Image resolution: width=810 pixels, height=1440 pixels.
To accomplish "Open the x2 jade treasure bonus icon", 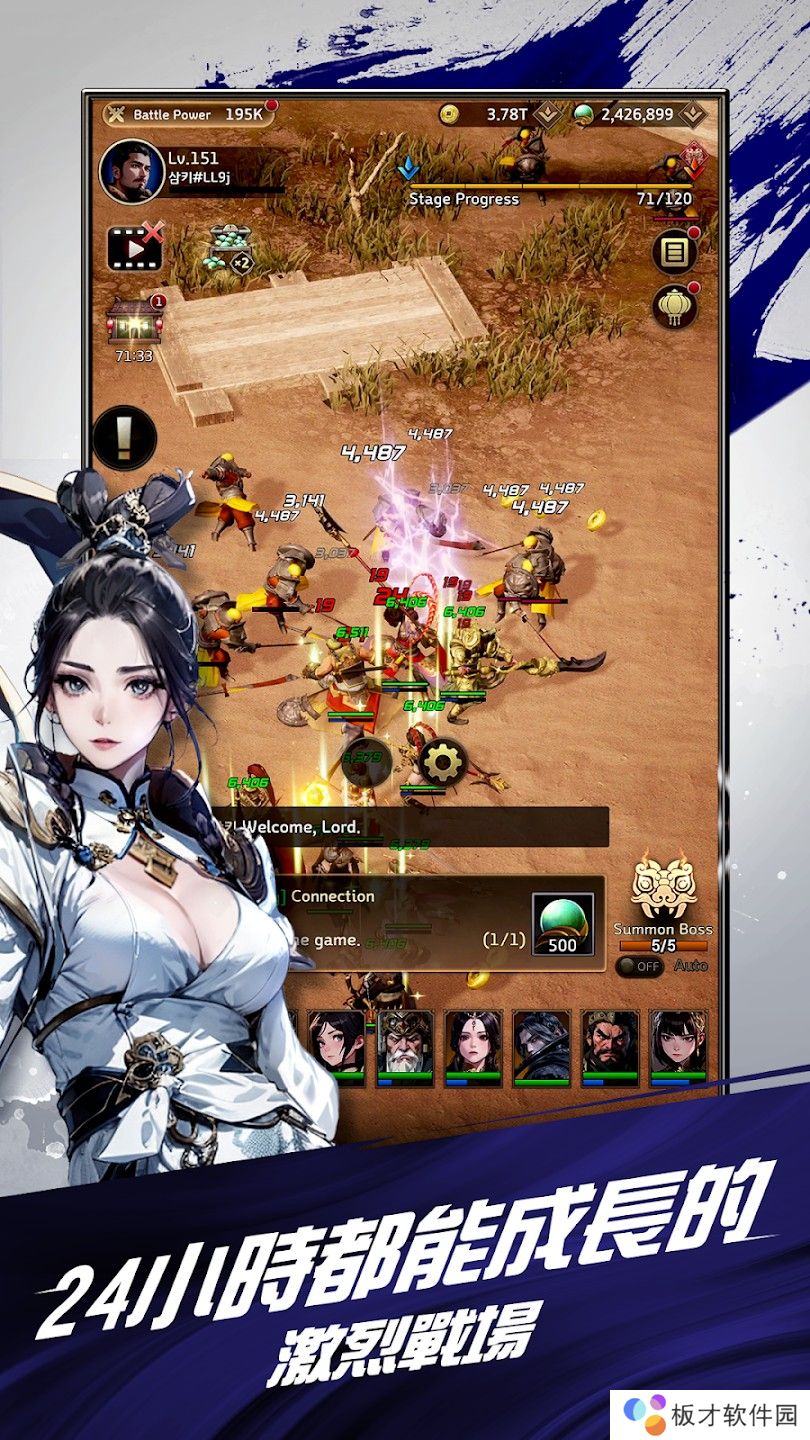I will [229, 248].
